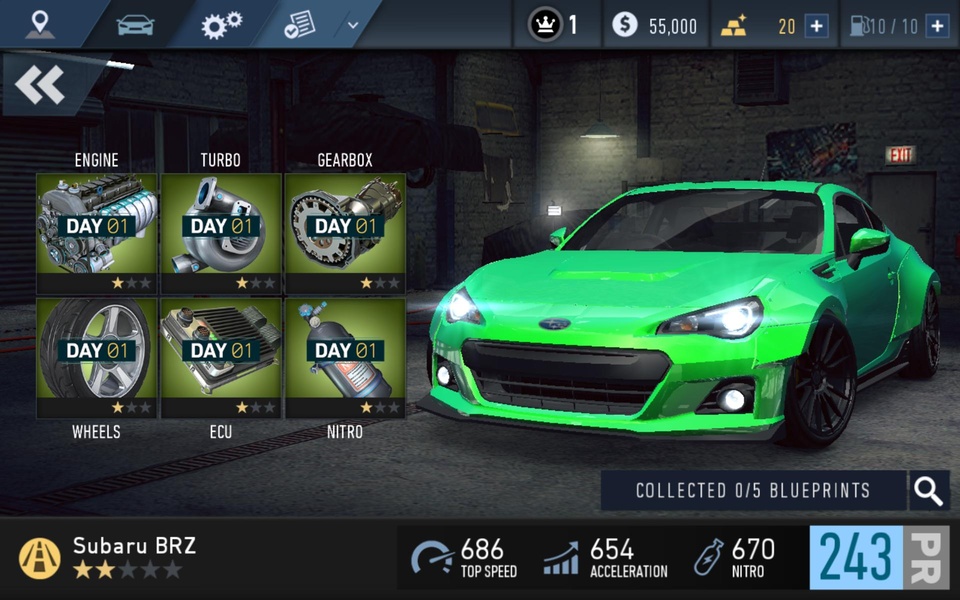The height and width of the screenshot is (600, 960).
Task: Open the Collected 0/5 Blueprints panel
Action: [753, 491]
